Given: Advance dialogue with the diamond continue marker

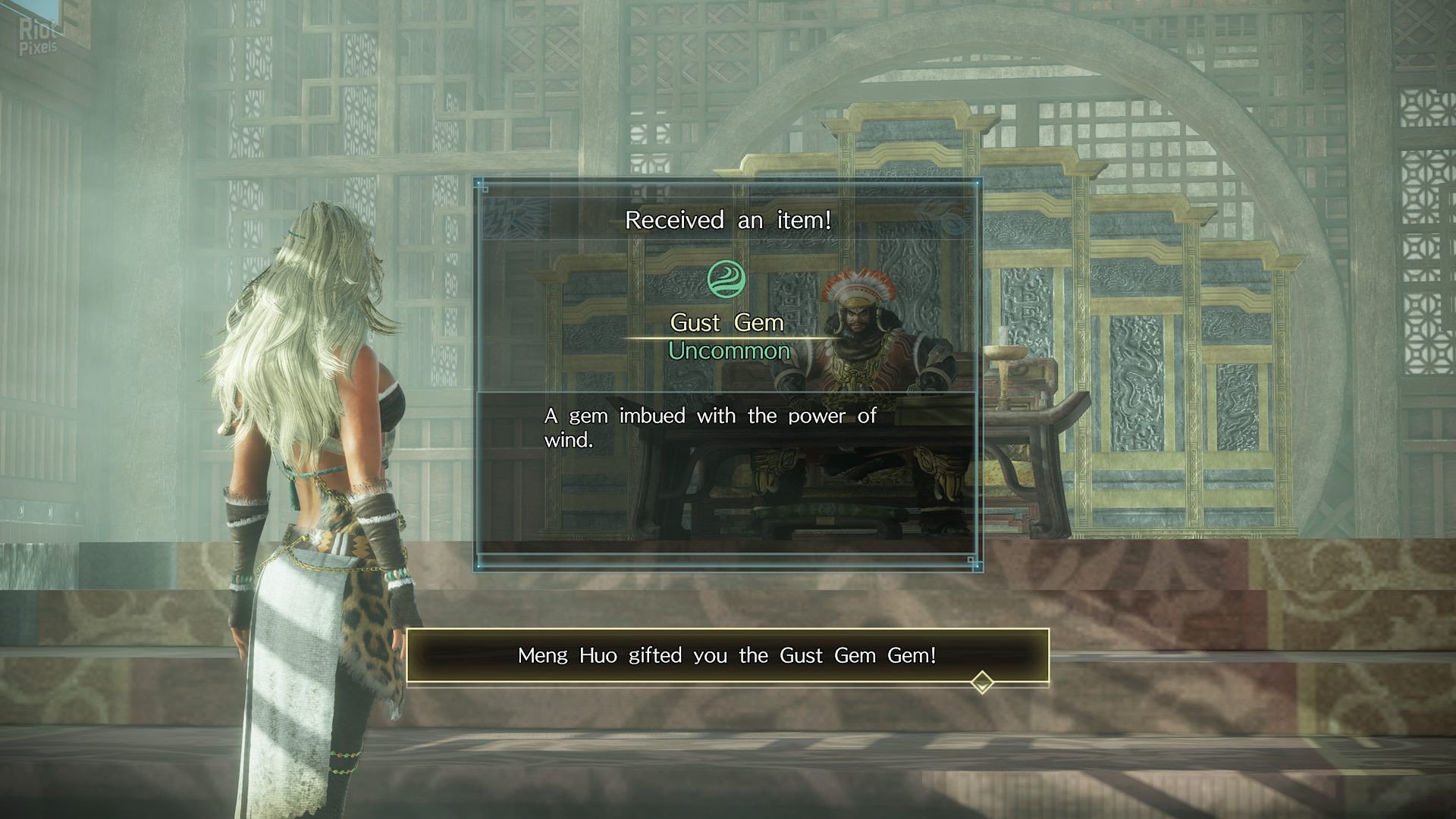Looking at the screenshot, I should (982, 682).
